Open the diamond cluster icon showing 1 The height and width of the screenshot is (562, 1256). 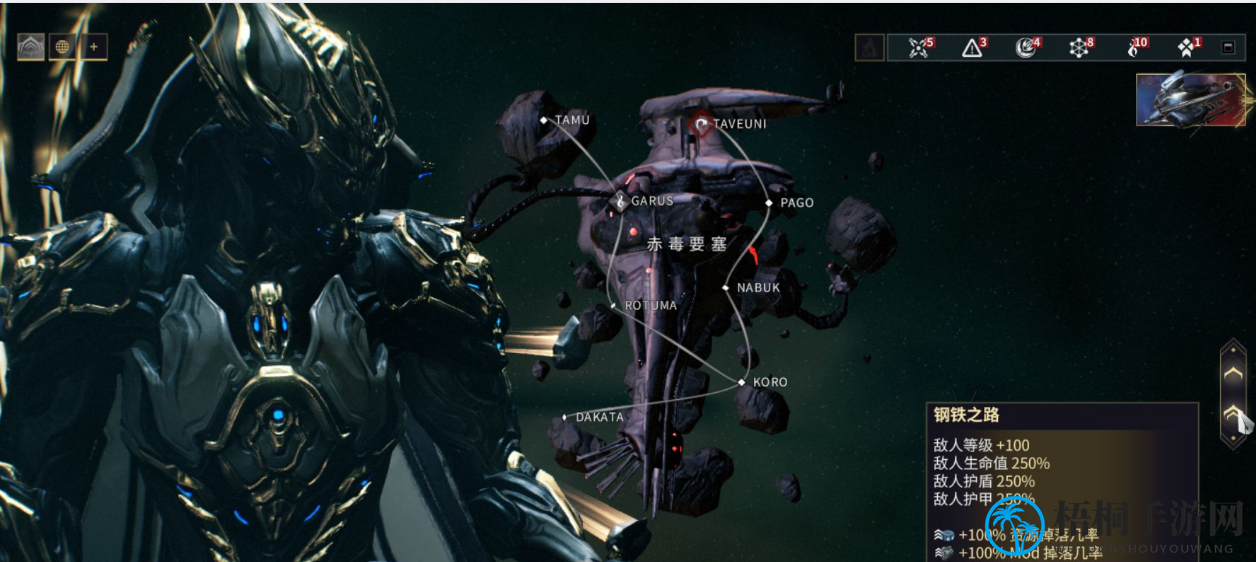point(1187,47)
